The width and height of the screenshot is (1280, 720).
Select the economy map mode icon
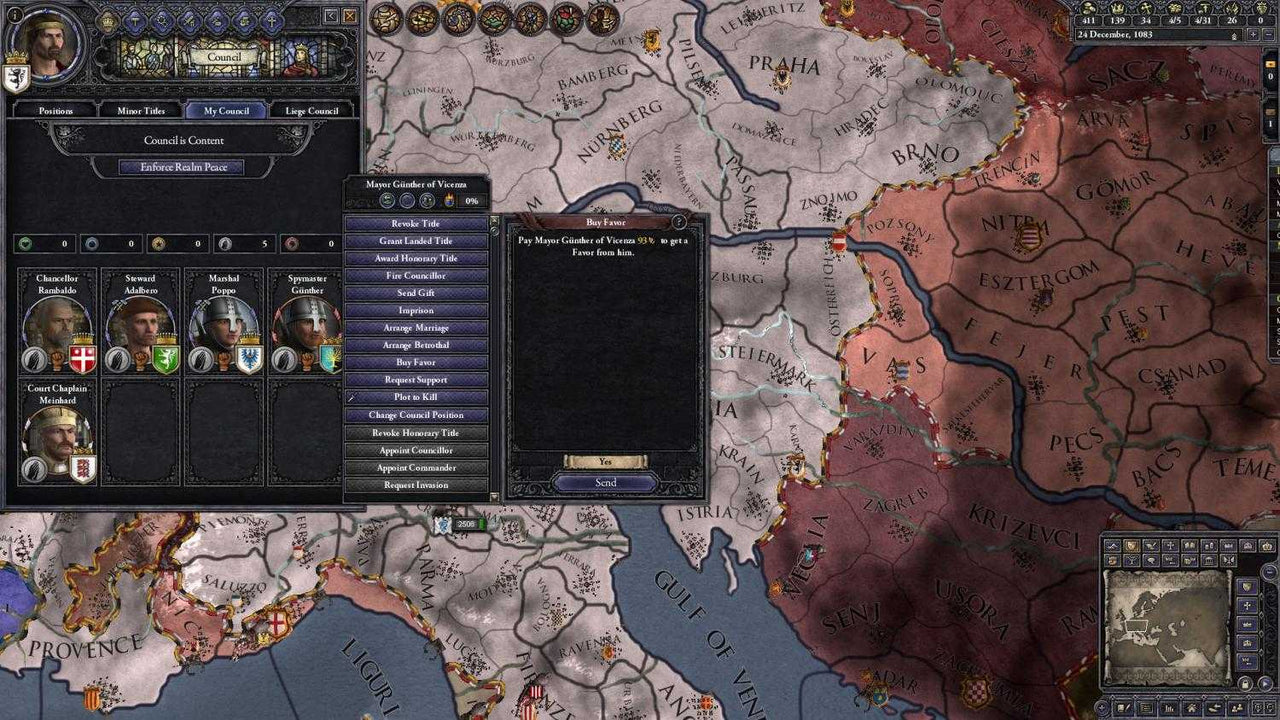pos(1112,561)
